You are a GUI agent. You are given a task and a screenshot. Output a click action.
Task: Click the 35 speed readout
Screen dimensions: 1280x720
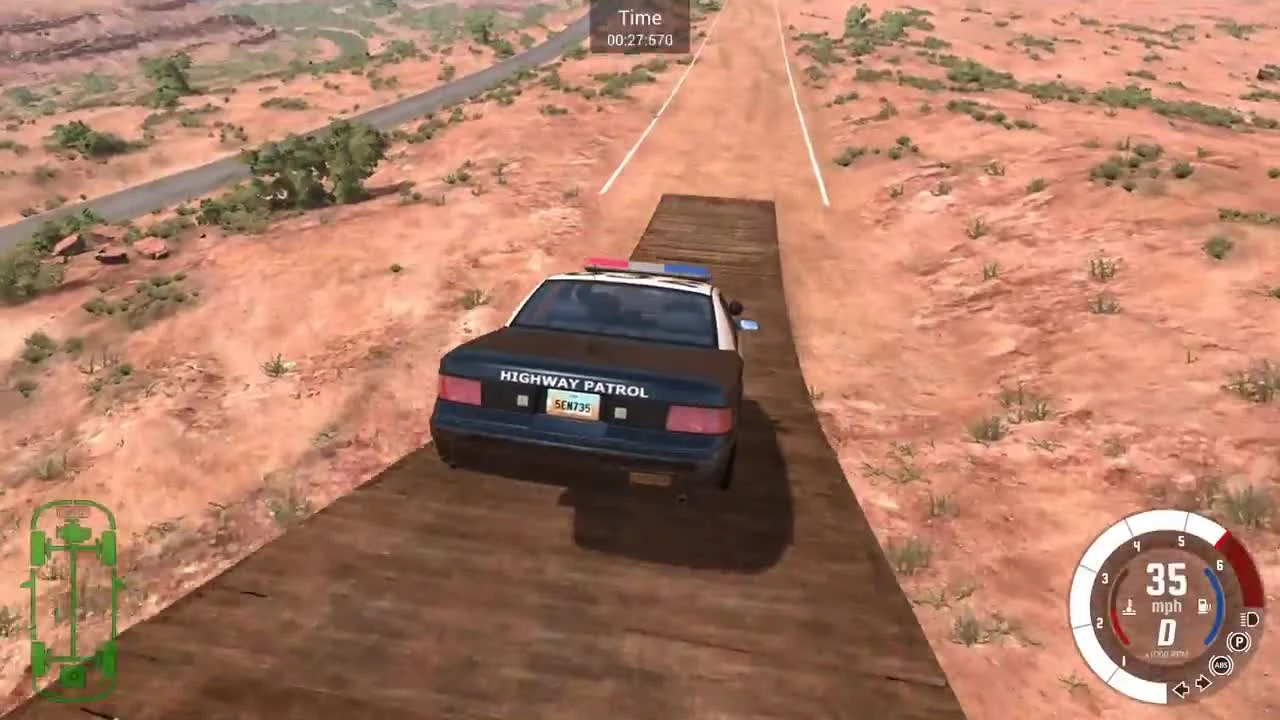1165,581
